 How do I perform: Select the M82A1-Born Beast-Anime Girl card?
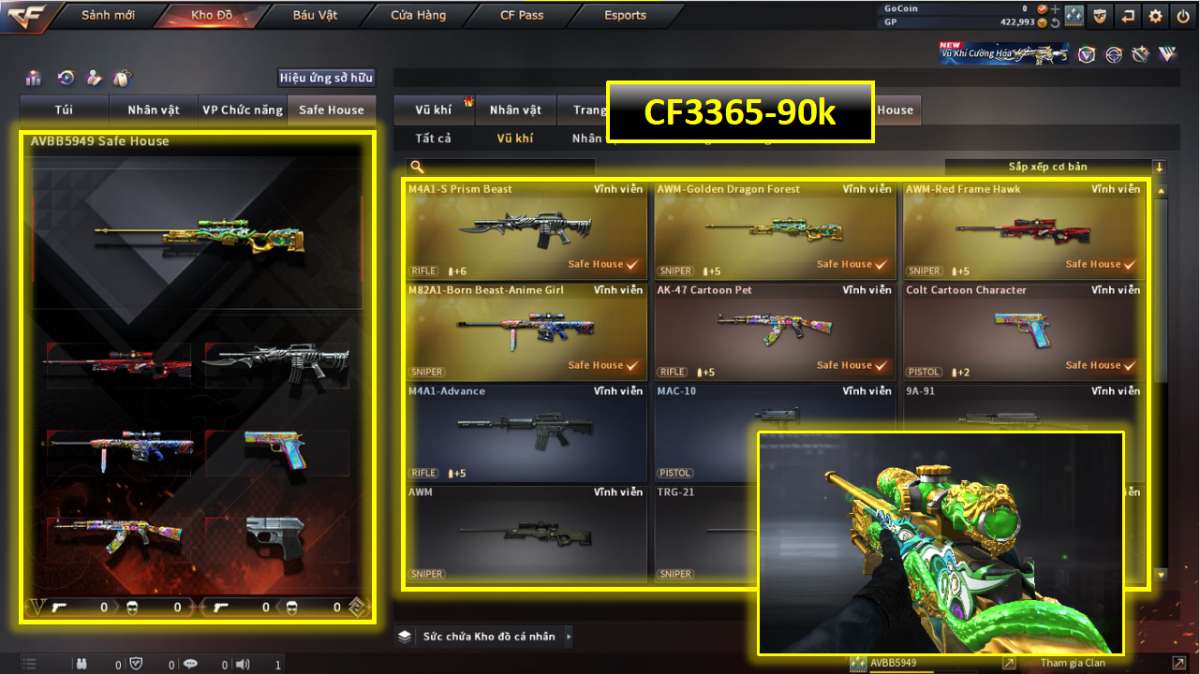click(x=526, y=331)
